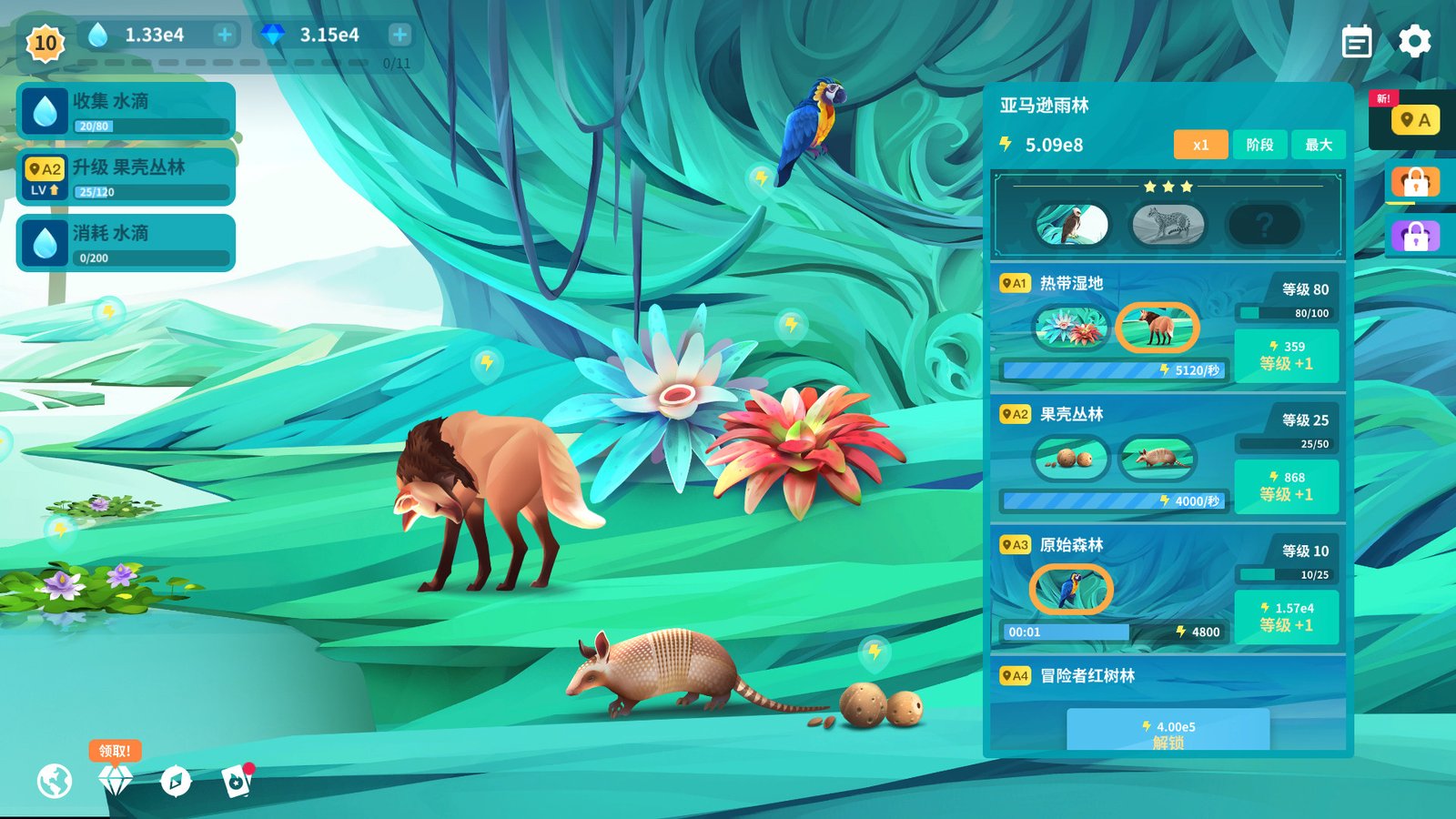Open the upgrade 果壳丛林 quest
Viewport: 1456px width, 819px height.
pos(126,177)
